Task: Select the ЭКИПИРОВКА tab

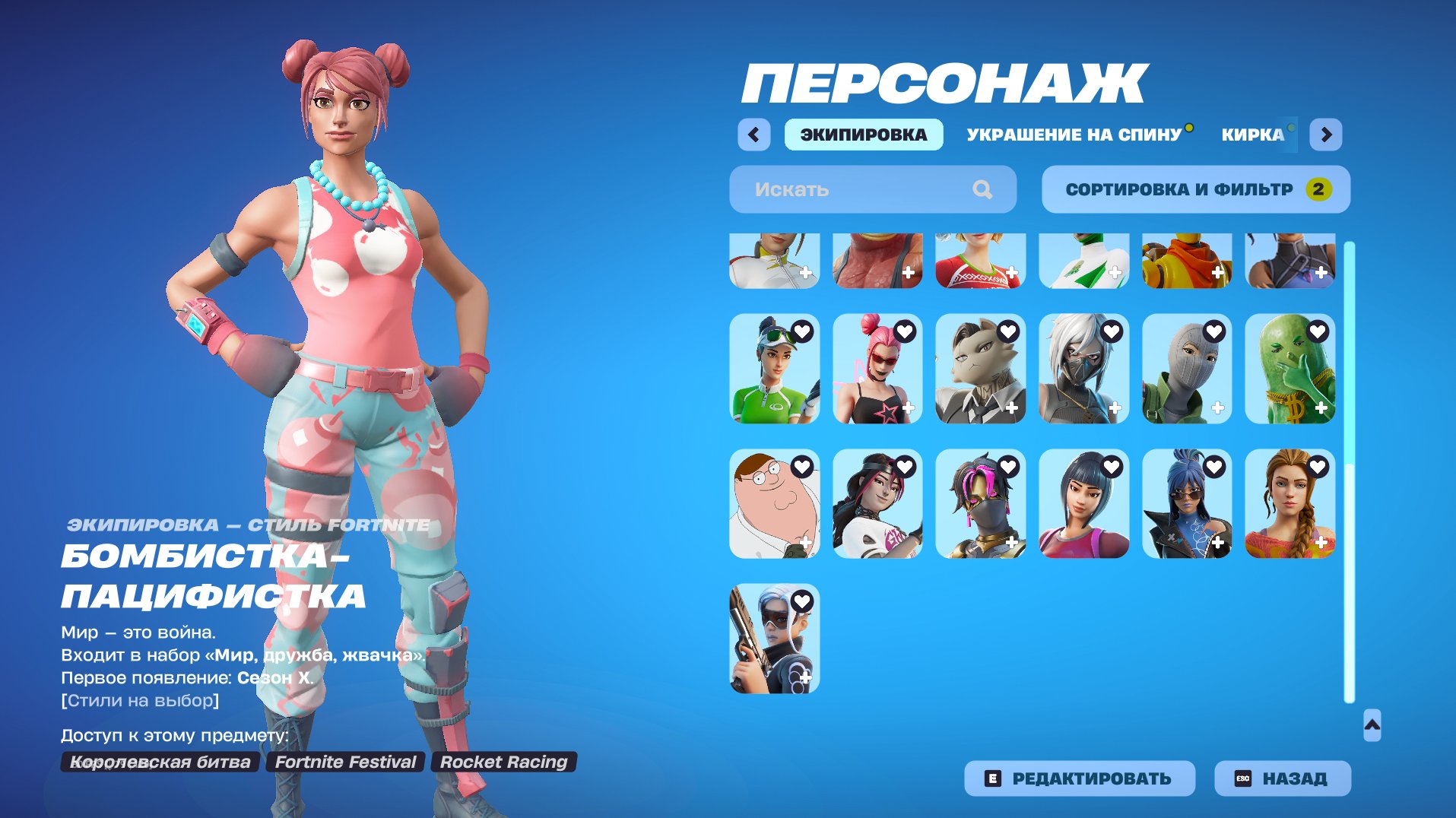Action: 864,134
